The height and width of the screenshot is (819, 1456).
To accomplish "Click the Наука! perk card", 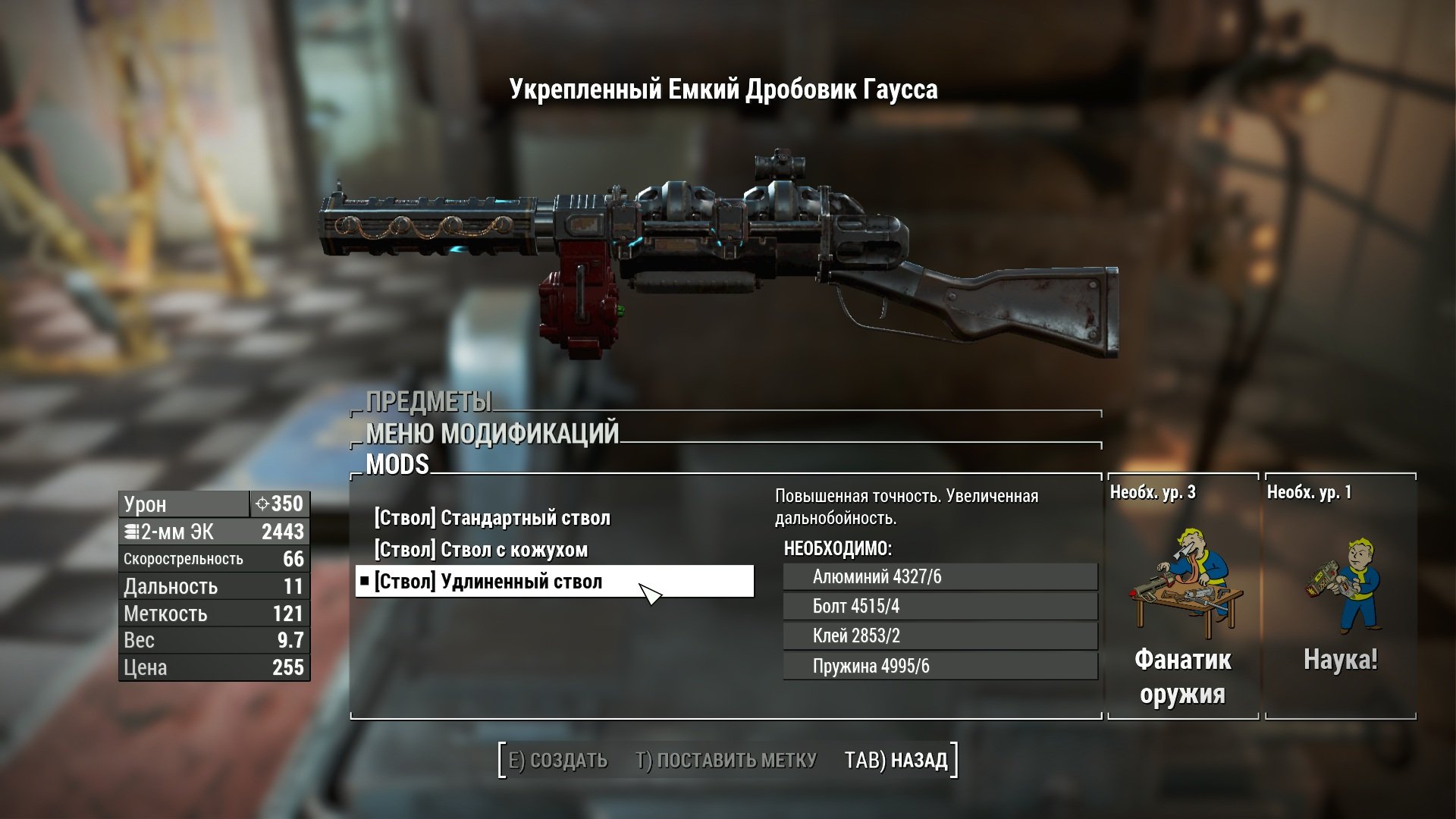I will pos(1340,597).
